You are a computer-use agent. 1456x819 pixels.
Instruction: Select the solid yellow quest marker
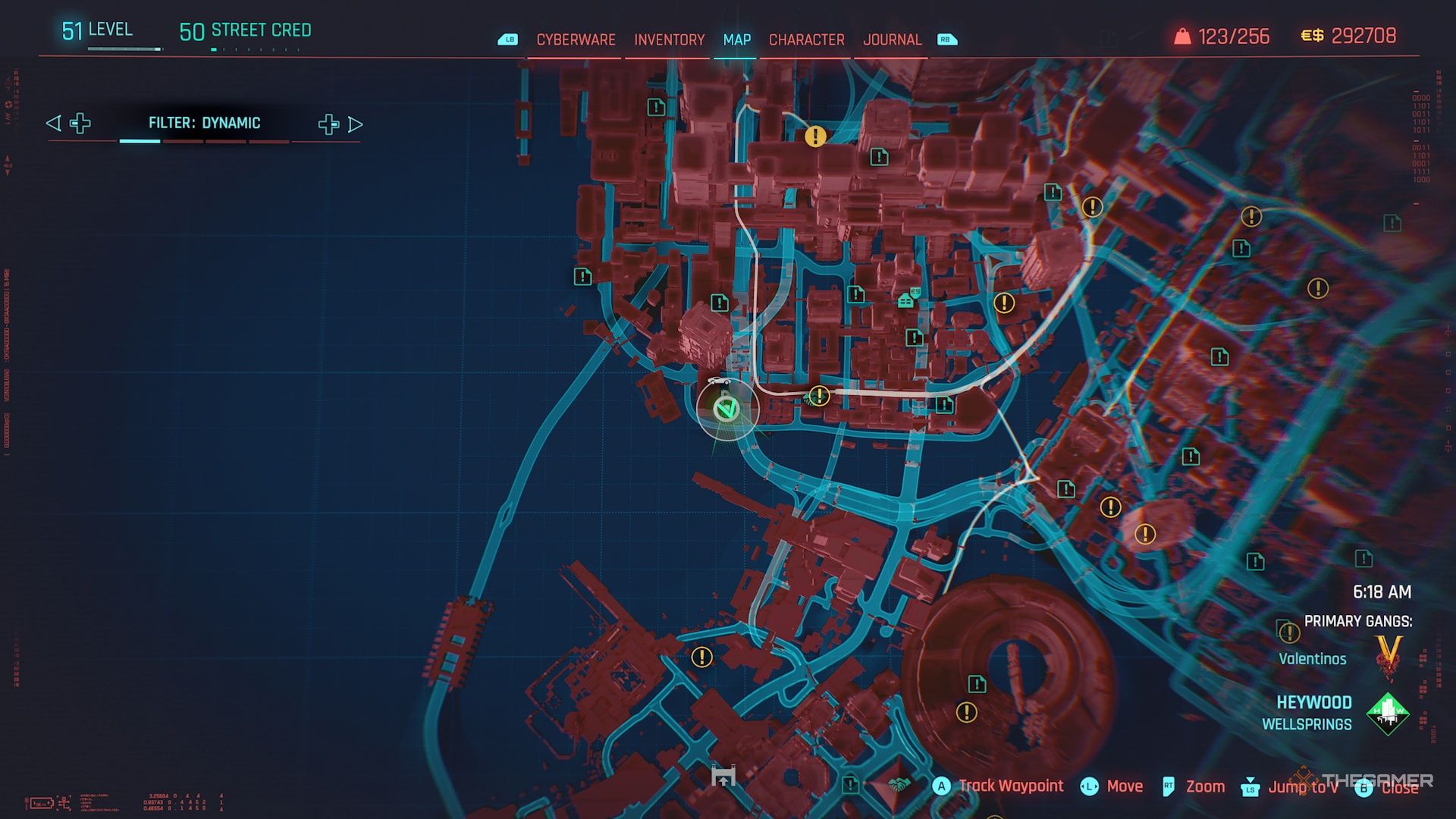(815, 136)
